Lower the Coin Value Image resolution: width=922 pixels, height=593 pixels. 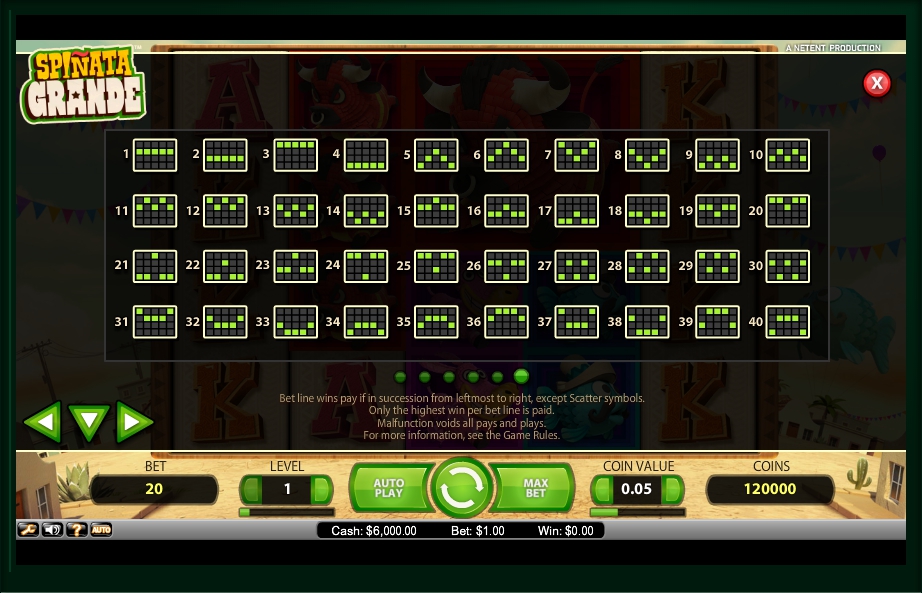pos(603,490)
